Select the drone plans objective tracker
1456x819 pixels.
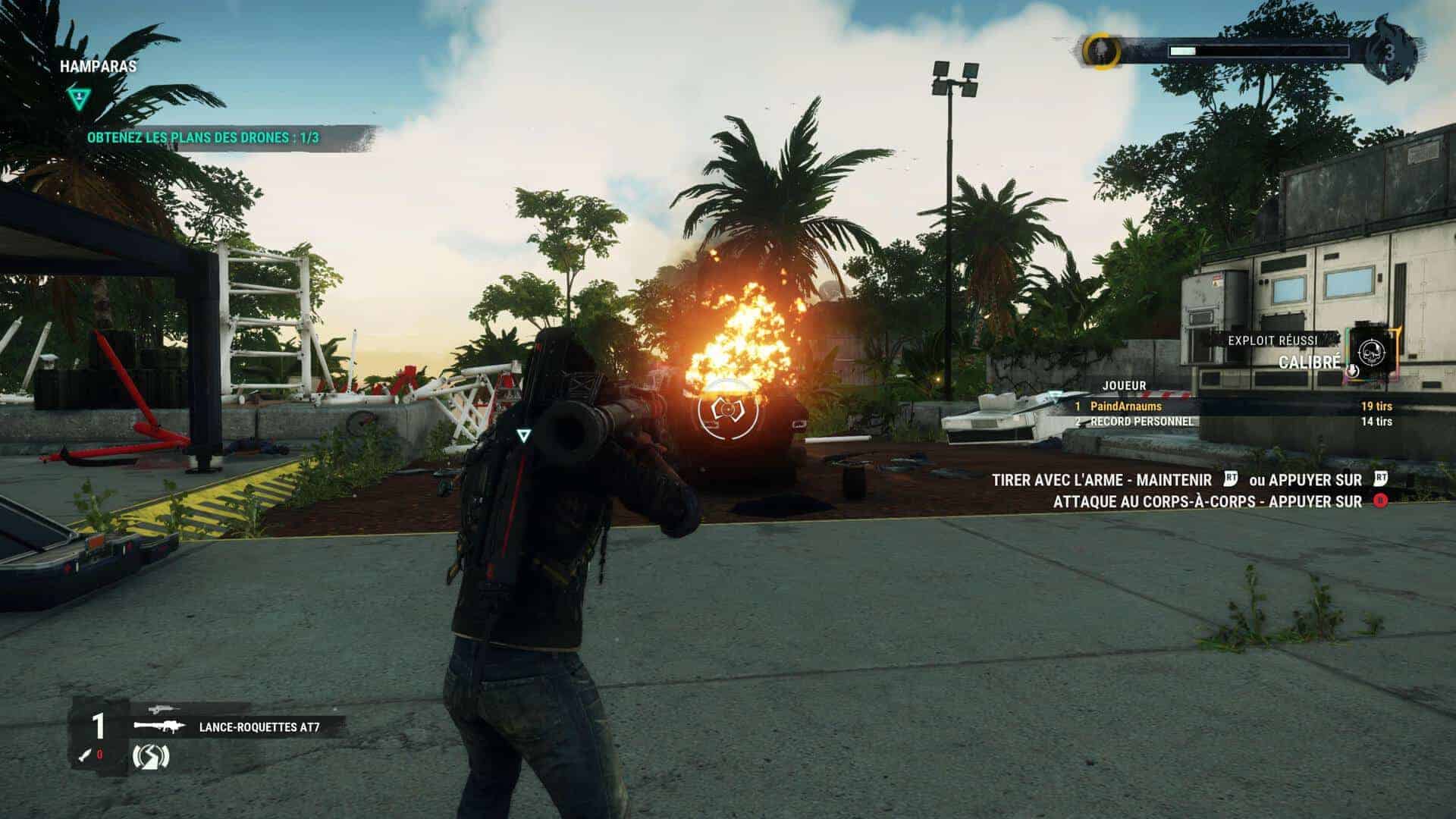coord(202,138)
